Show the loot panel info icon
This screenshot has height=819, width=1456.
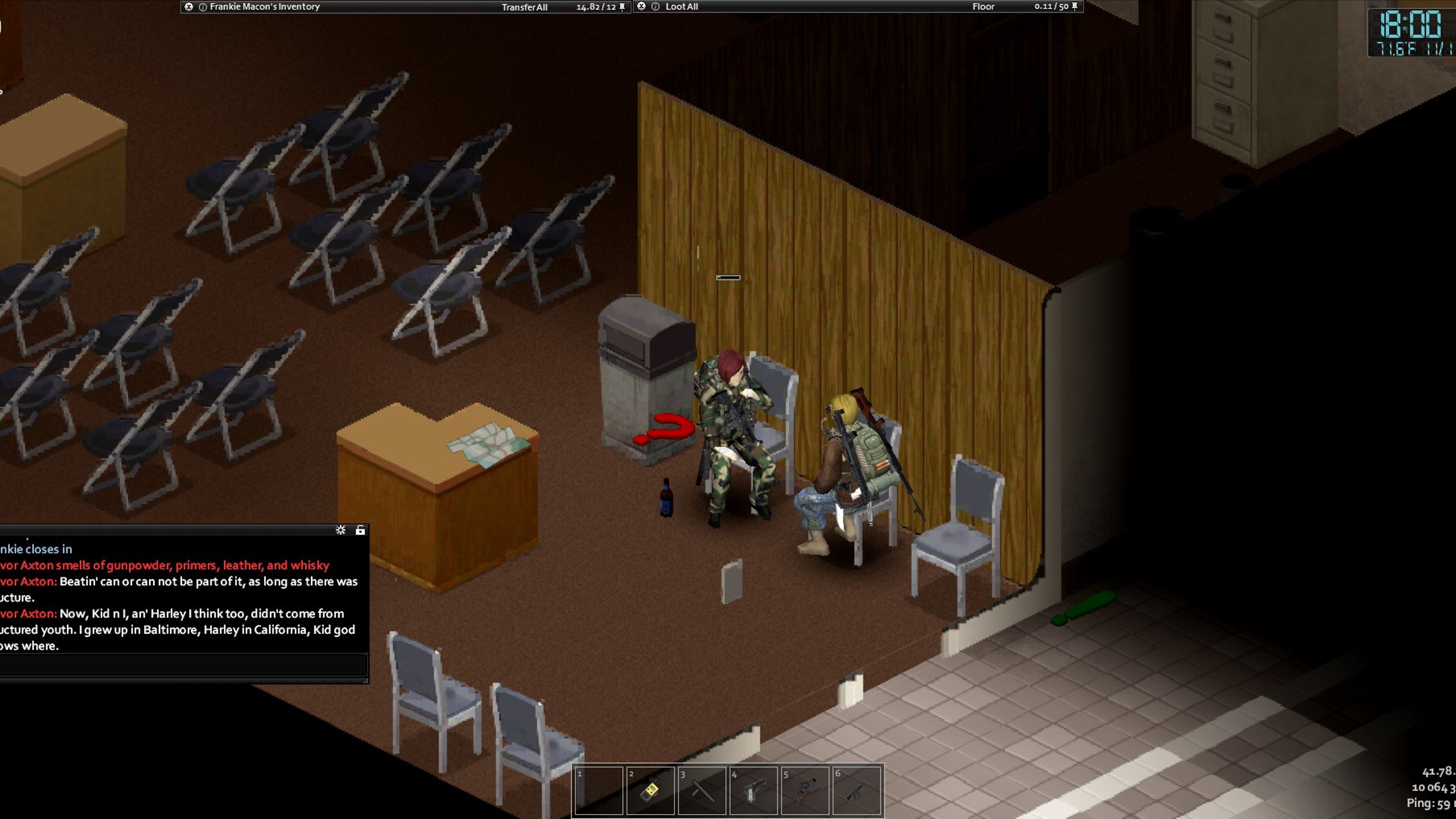[x=655, y=7]
